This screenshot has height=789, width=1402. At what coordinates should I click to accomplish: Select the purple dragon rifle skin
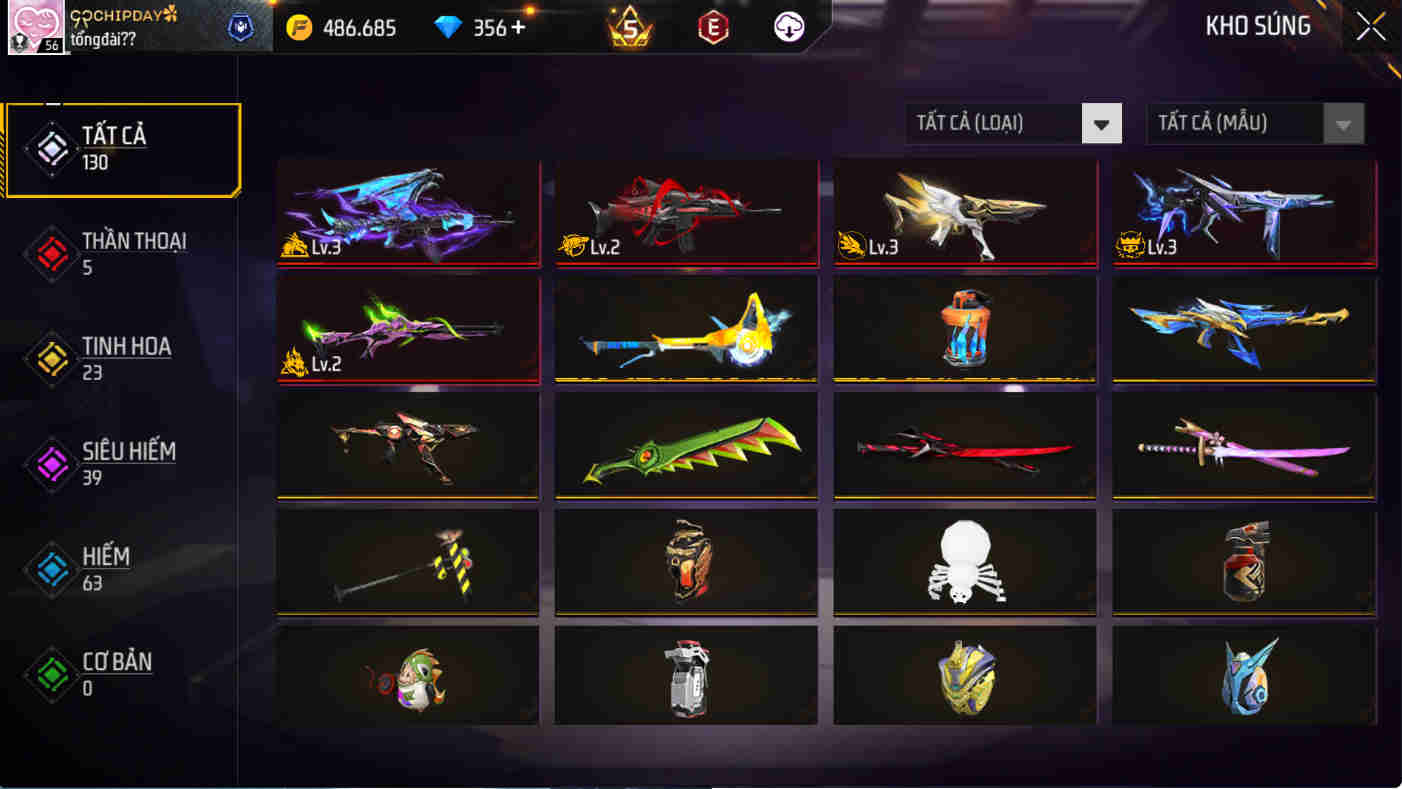pos(408,212)
